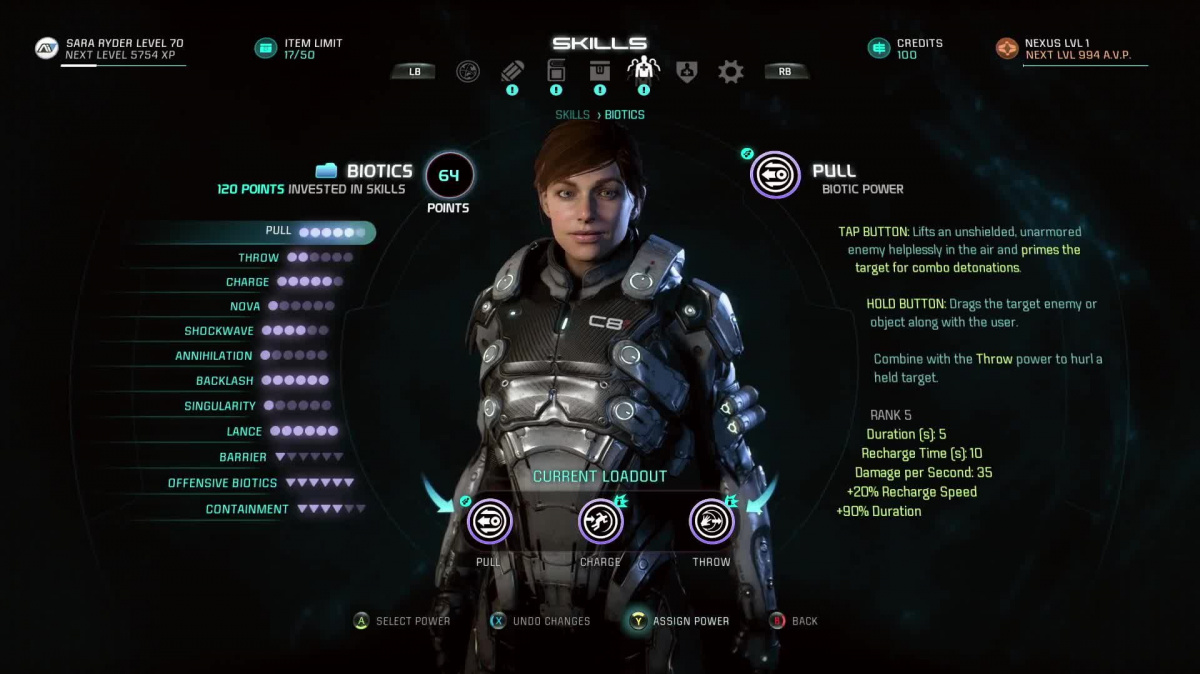Select the Offensive Biotics passive

point(223,483)
